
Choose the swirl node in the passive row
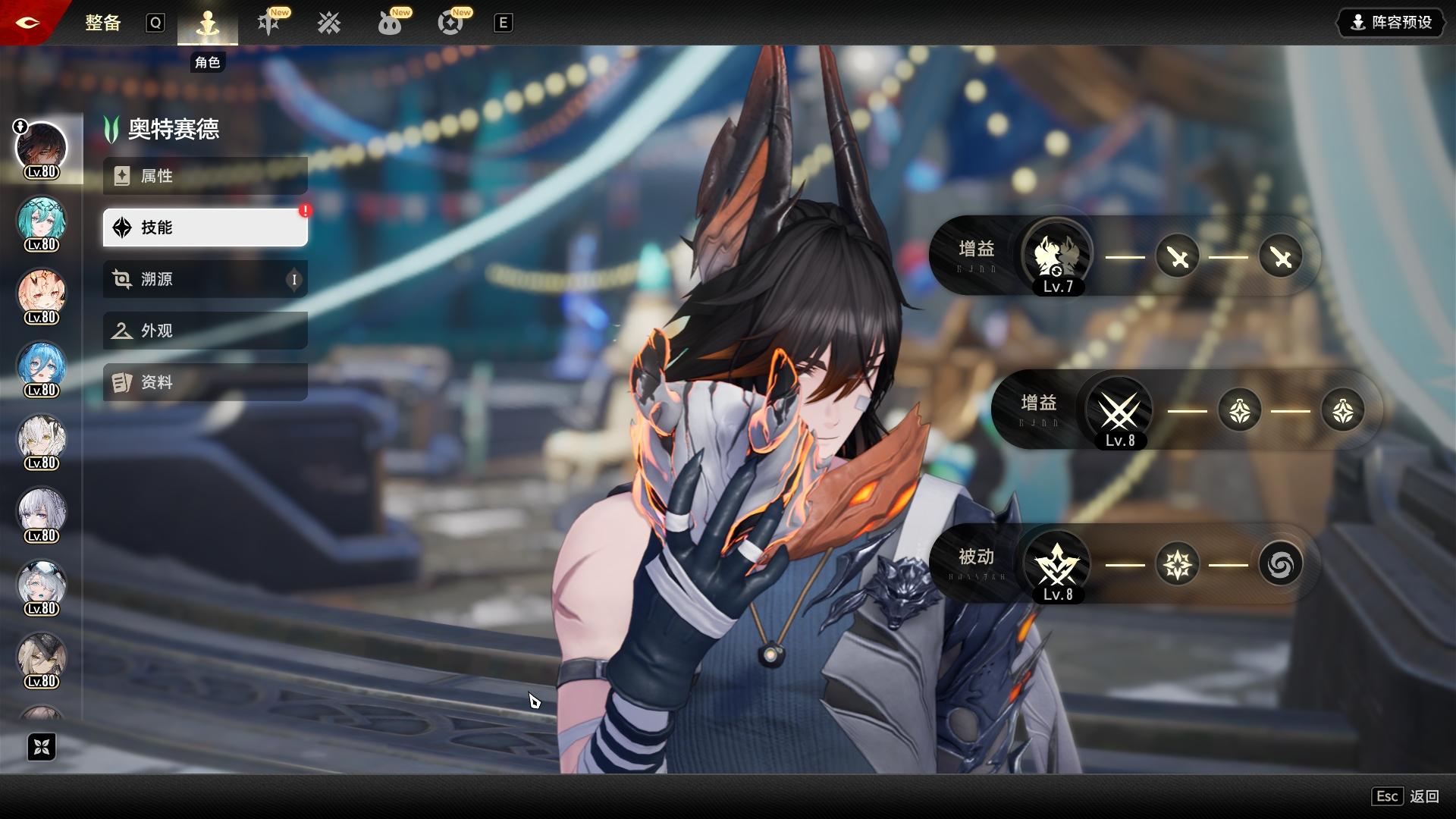click(1280, 564)
